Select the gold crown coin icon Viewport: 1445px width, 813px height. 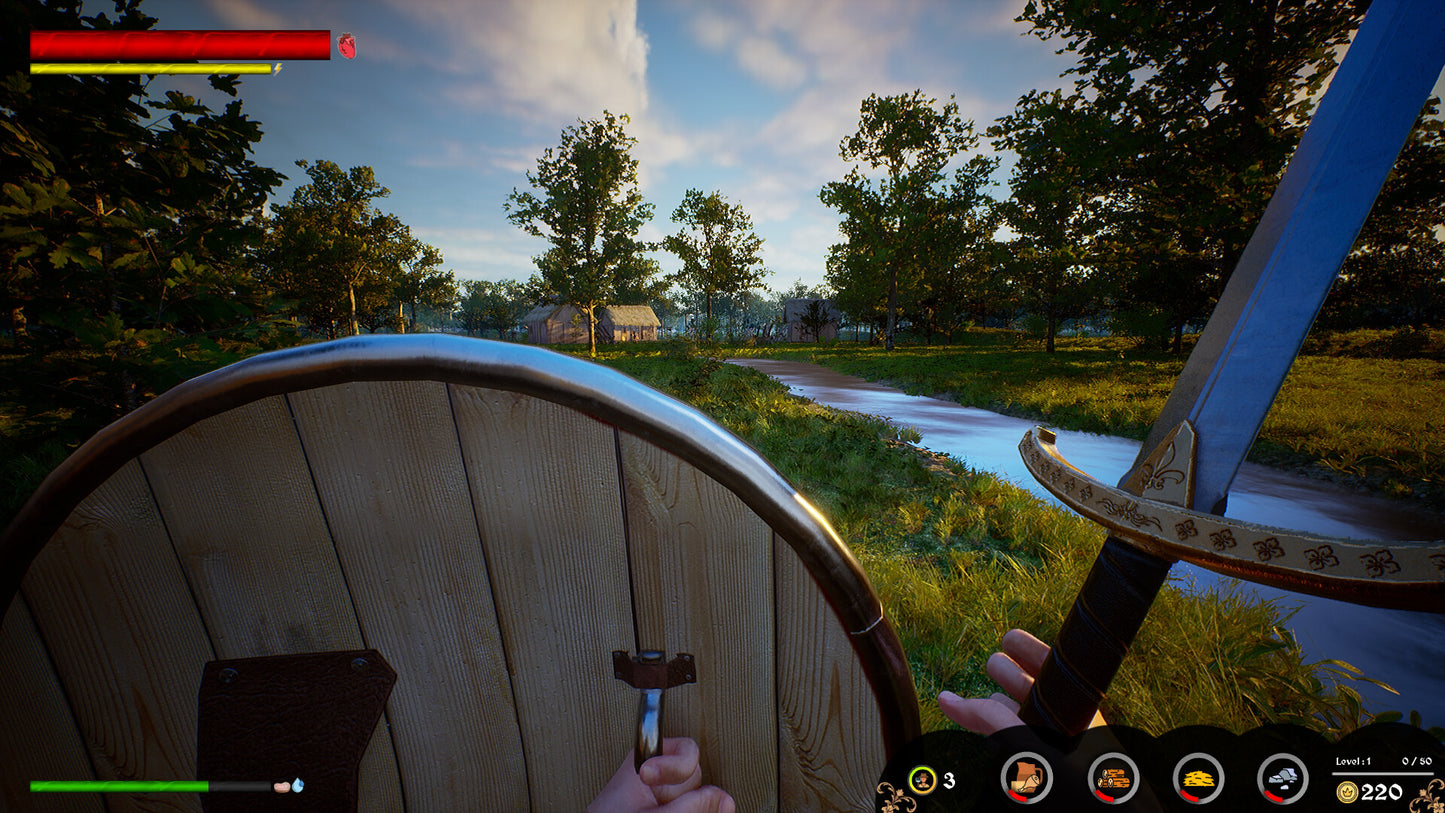click(x=1347, y=792)
